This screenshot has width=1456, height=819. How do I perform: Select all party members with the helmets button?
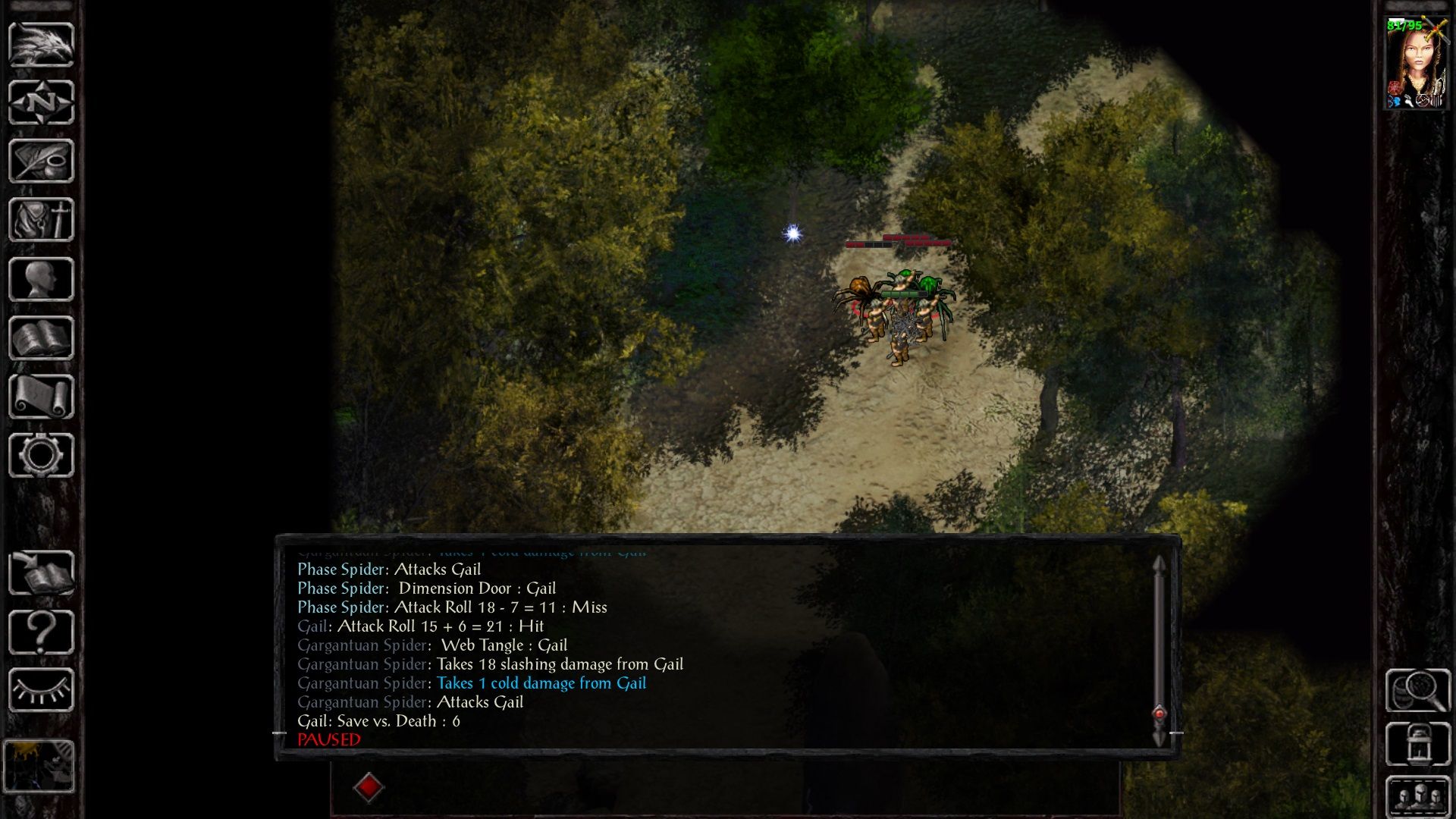click(x=1417, y=796)
